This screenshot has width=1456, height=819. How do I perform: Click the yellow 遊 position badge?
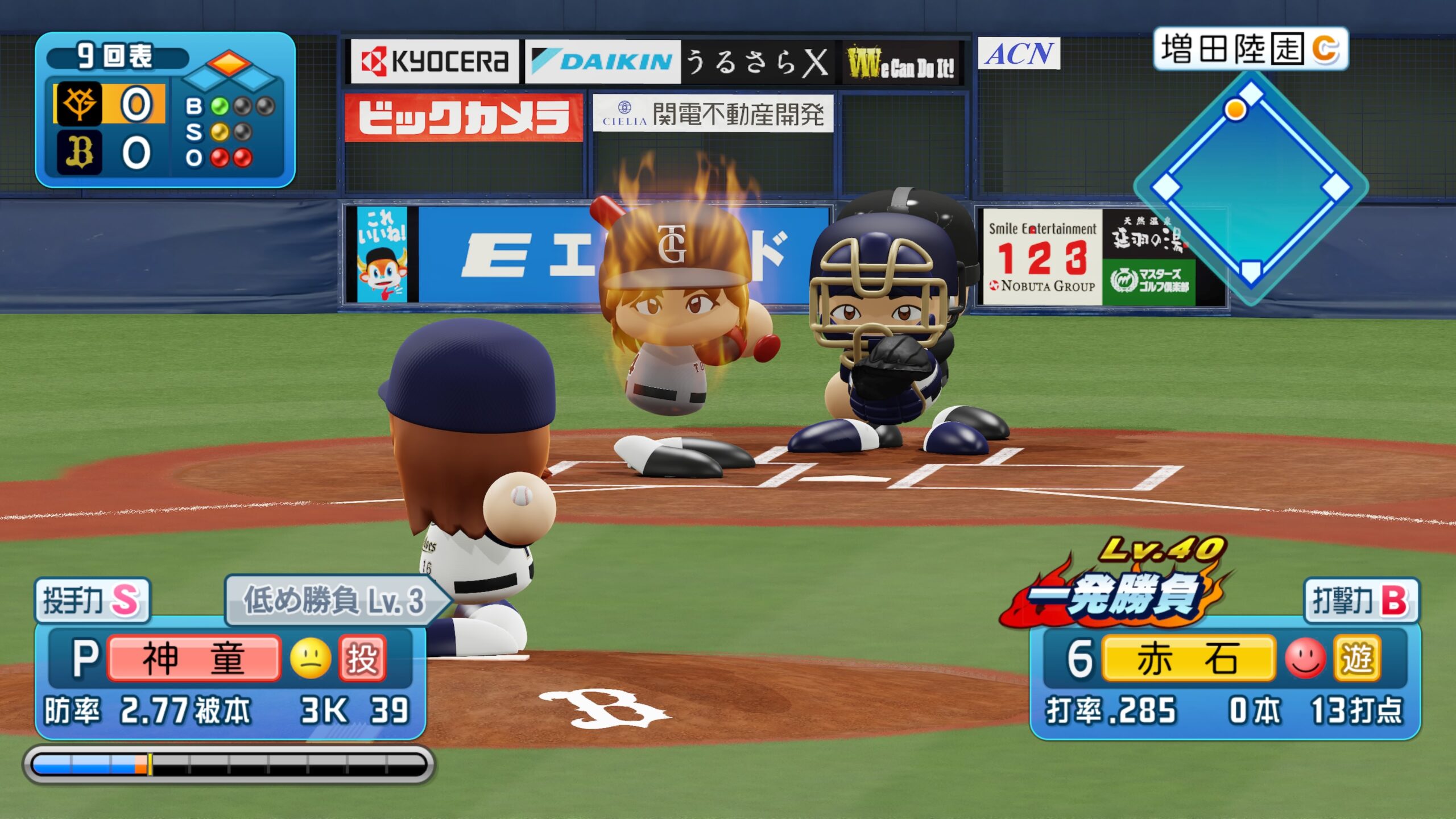[1358, 659]
